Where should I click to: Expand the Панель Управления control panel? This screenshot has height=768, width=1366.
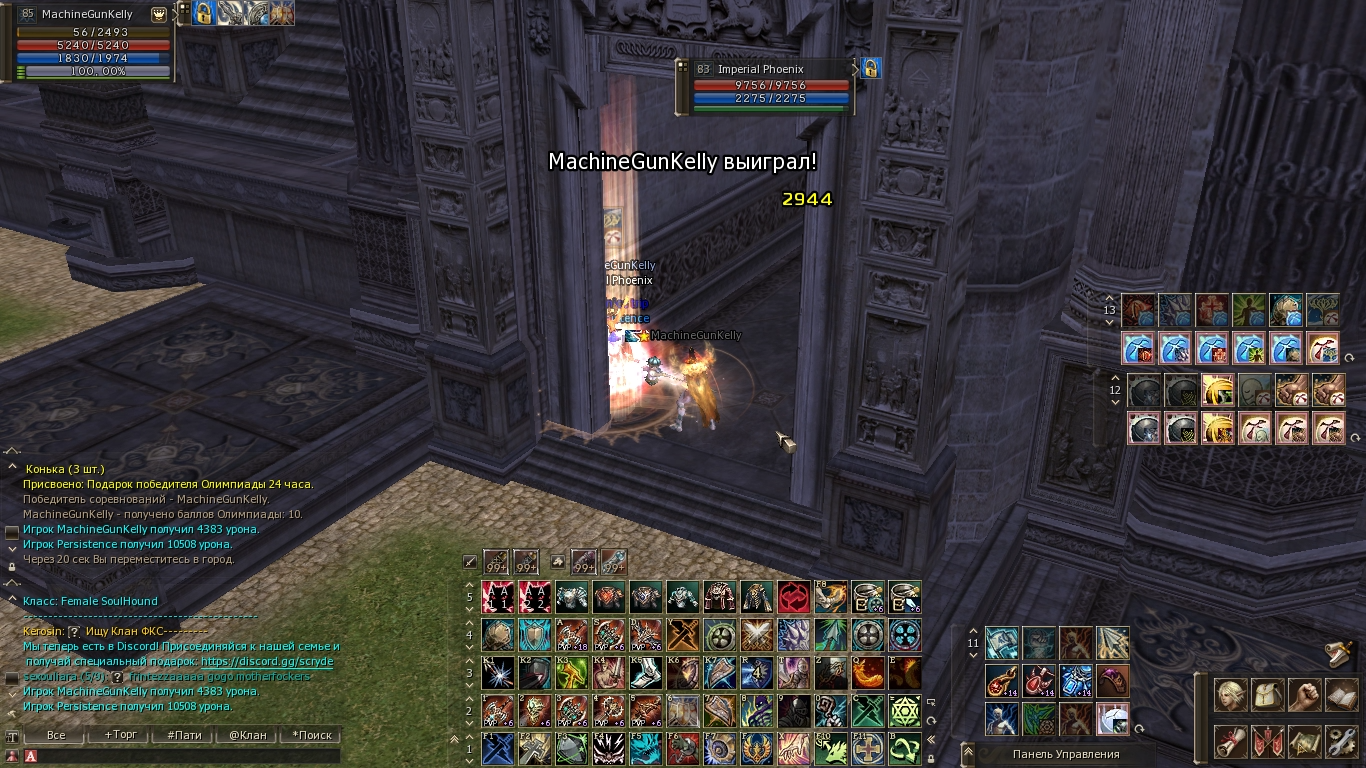coord(1065,754)
